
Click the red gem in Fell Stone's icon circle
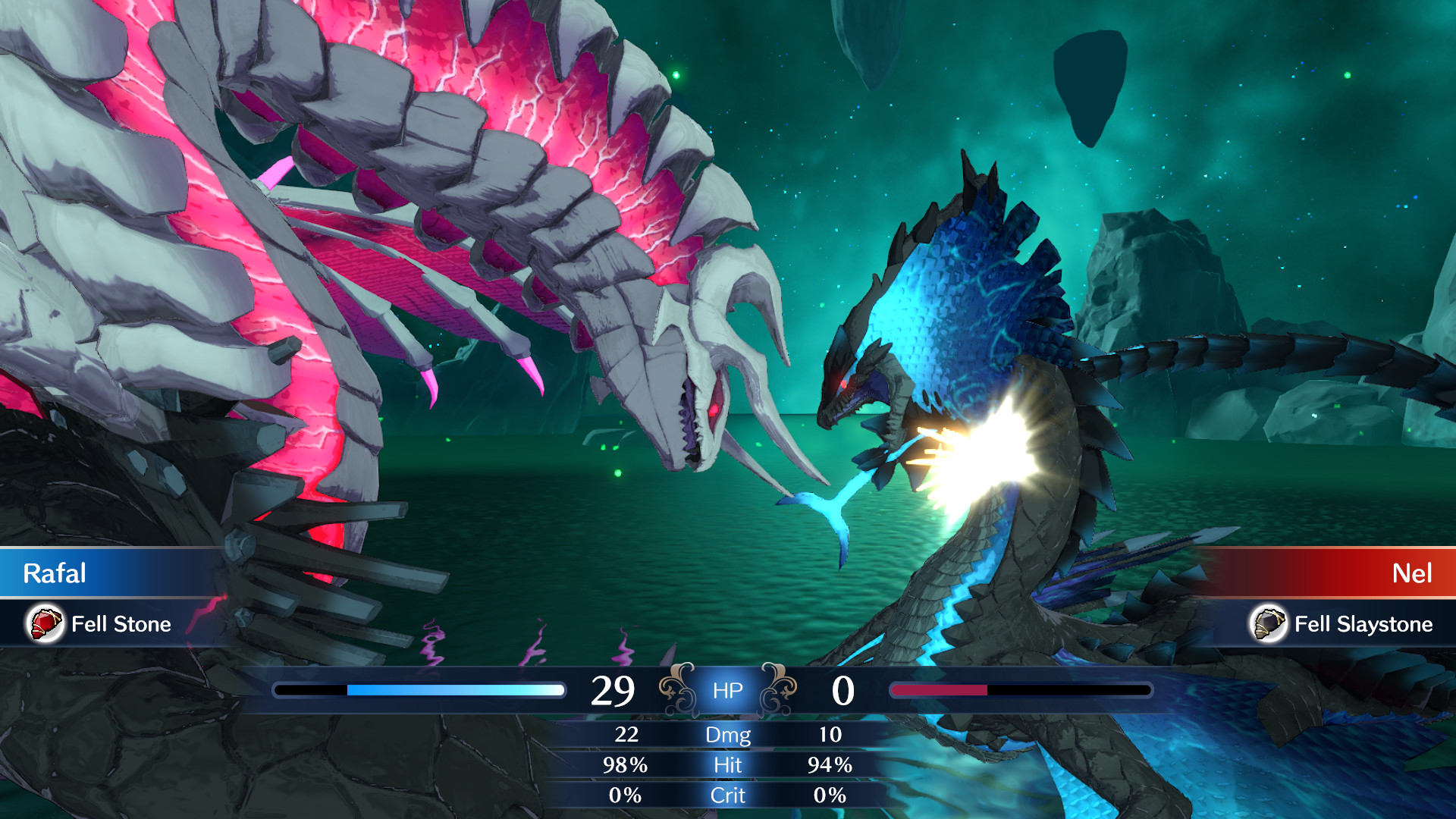pyautogui.click(x=45, y=625)
